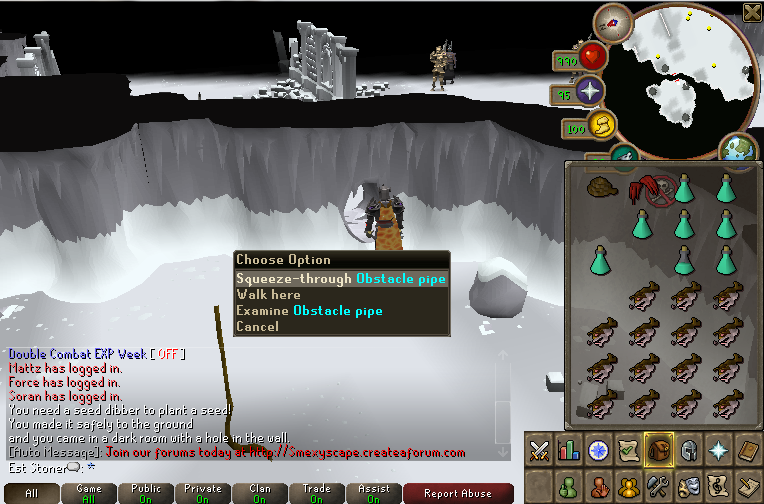This screenshot has height=504, width=764.
Task: Close the game with the X button
Action: [x=752, y=11]
